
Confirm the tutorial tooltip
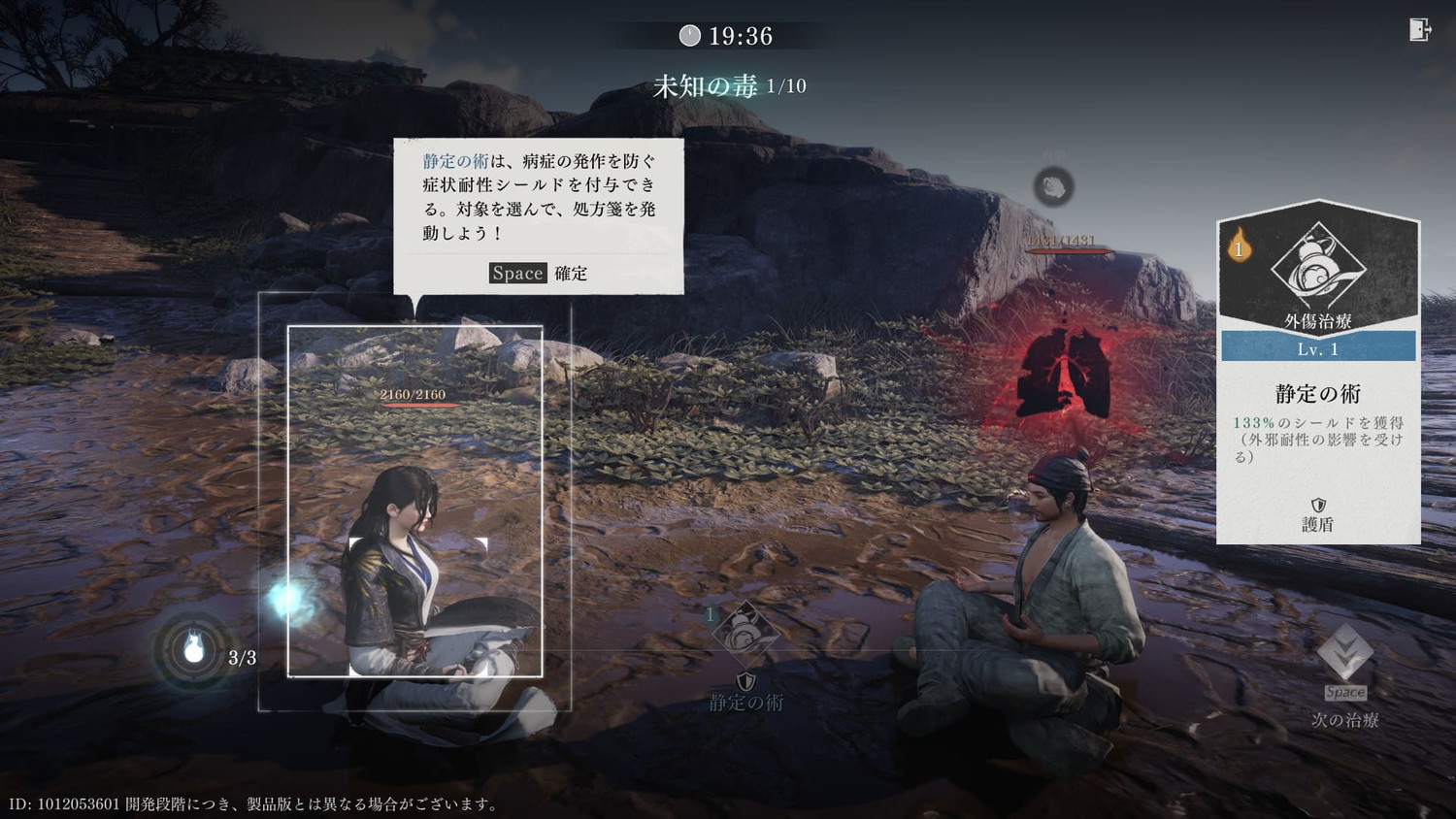coord(539,273)
